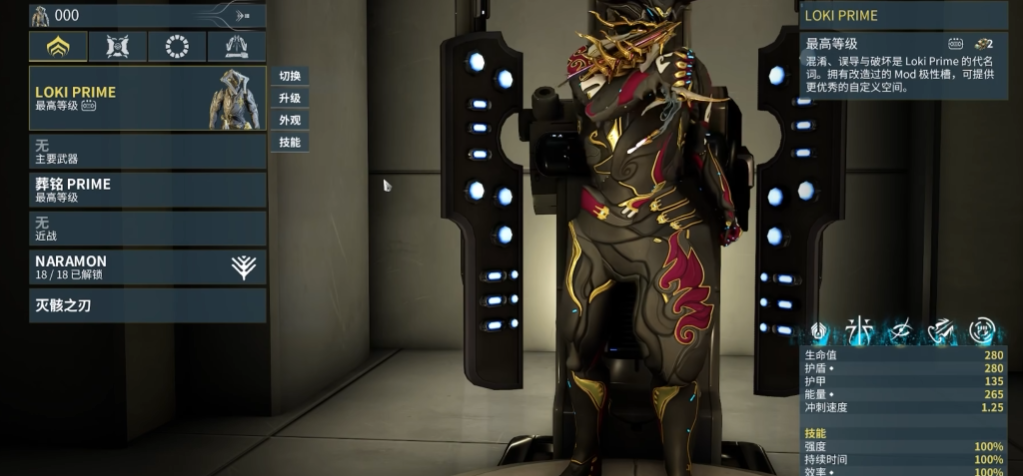Pick the empty 近战 melee weapon slot
The width and height of the screenshot is (1023, 476).
[148, 228]
